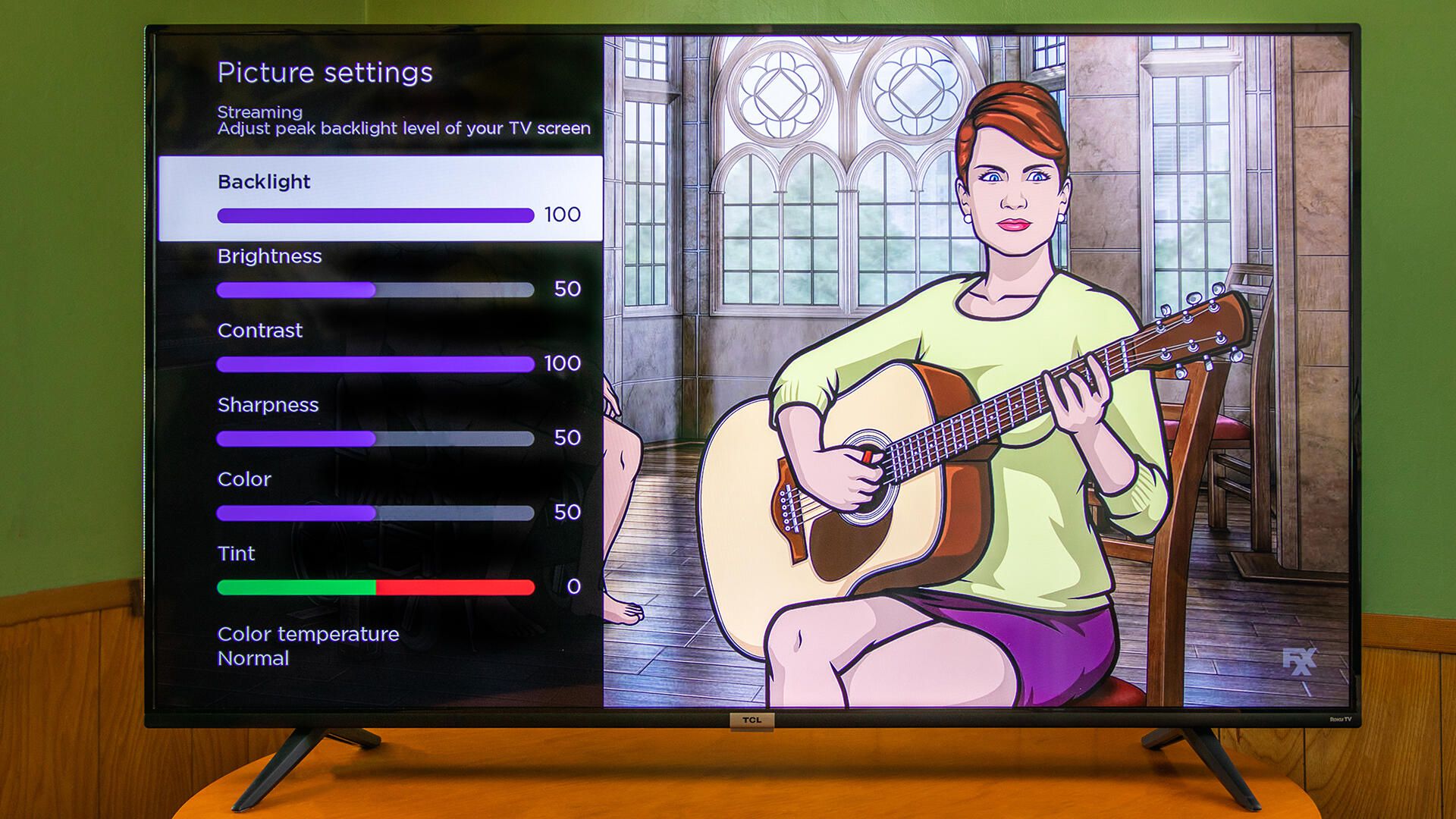The image size is (1456, 819).
Task: Click the Contrast slider bar
Action: pos(375,365)
